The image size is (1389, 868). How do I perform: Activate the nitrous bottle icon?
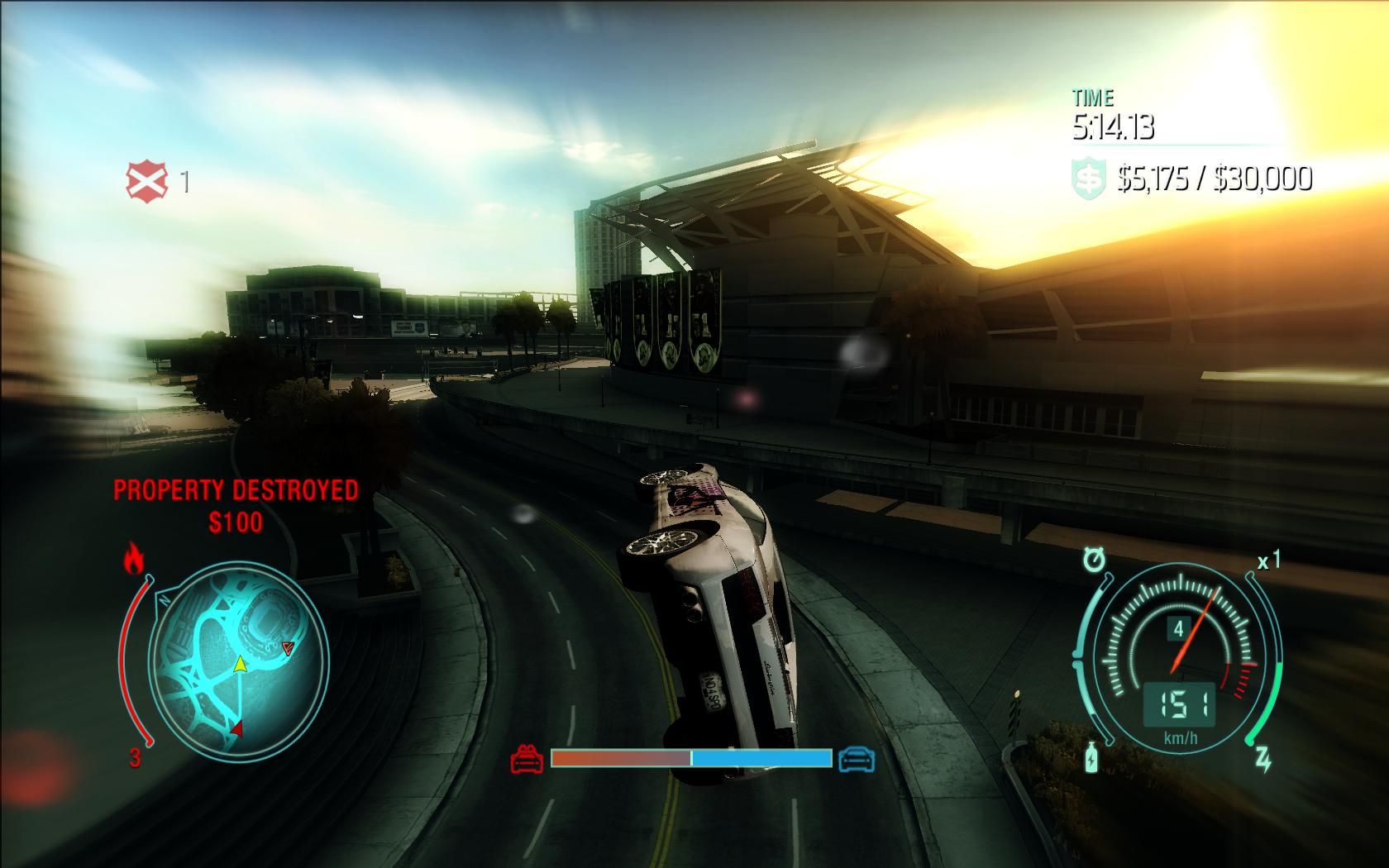(x=1093, y=756)
